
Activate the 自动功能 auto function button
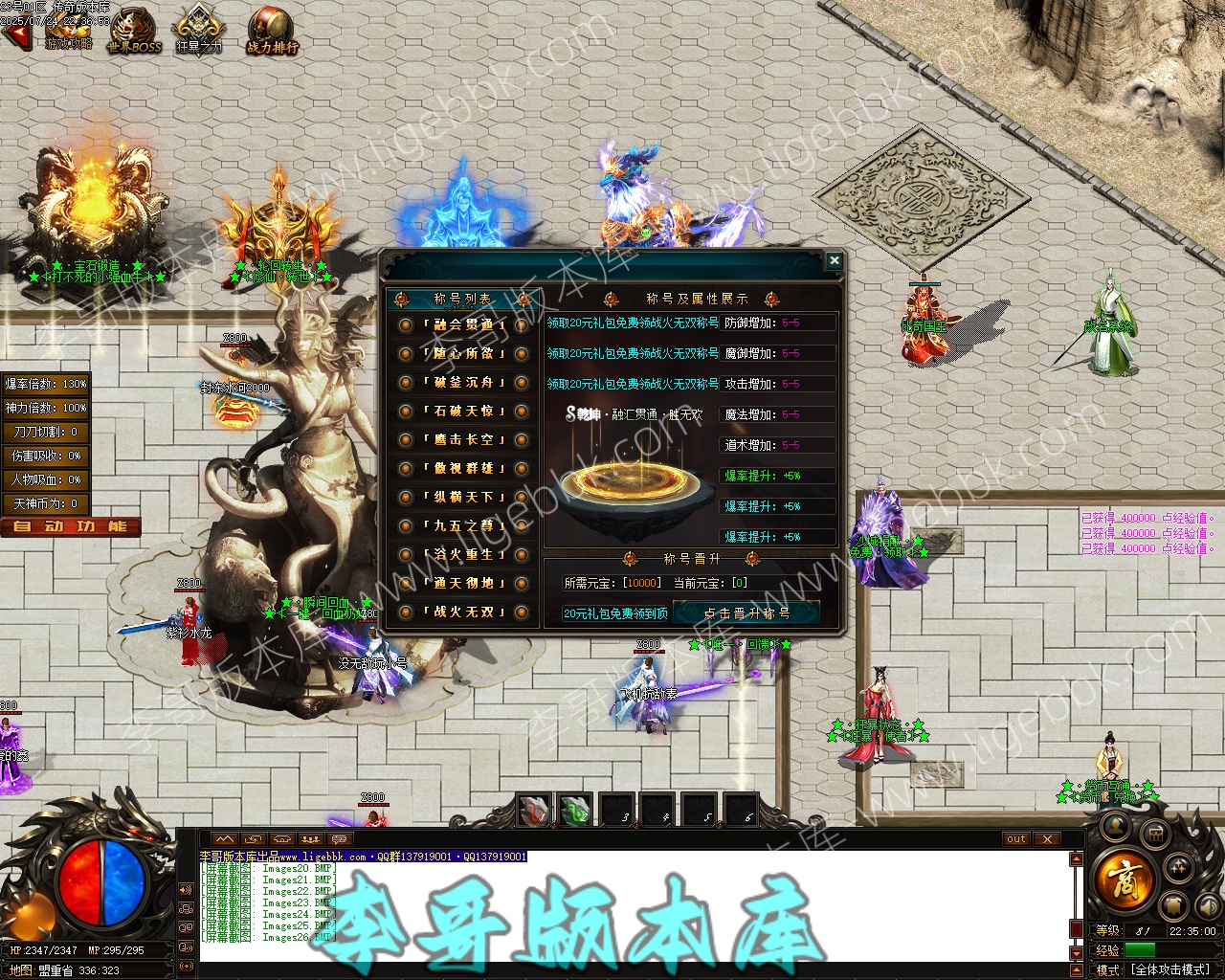pos(71,526)
